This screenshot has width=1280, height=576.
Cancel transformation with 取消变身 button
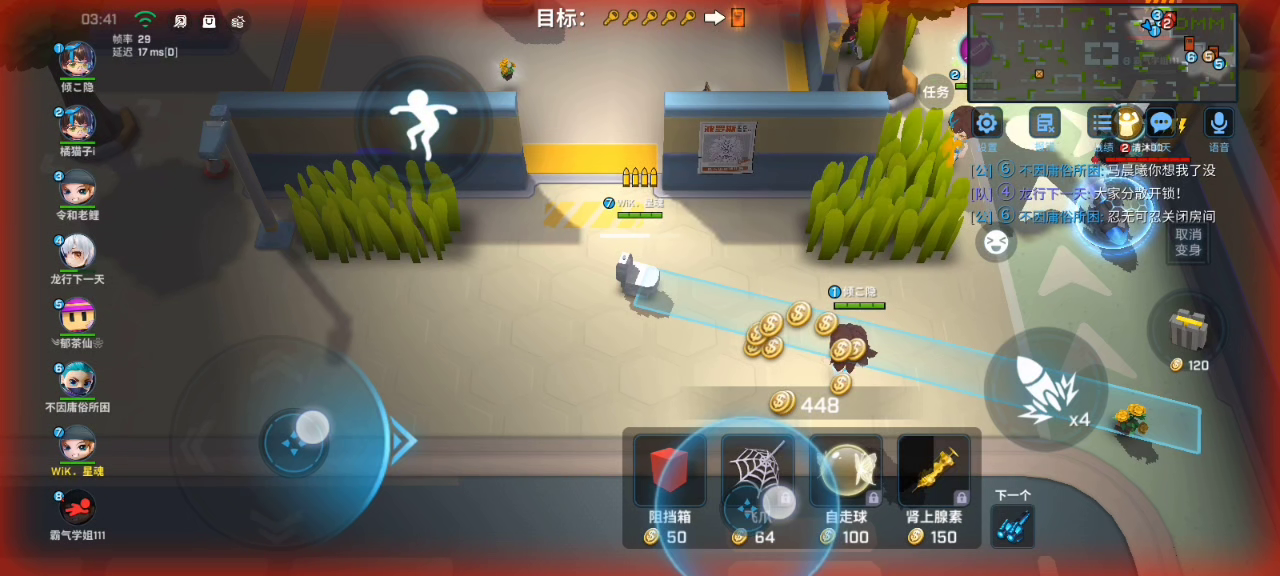point(1187,242)
